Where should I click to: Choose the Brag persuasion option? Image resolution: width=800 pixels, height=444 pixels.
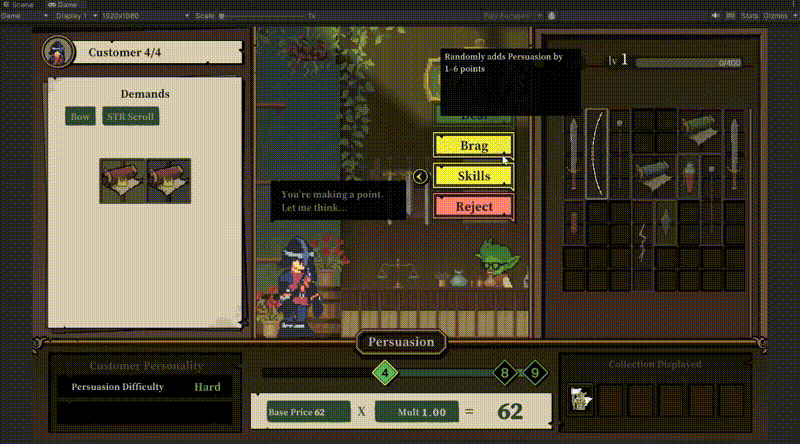[x=473, y=145]
